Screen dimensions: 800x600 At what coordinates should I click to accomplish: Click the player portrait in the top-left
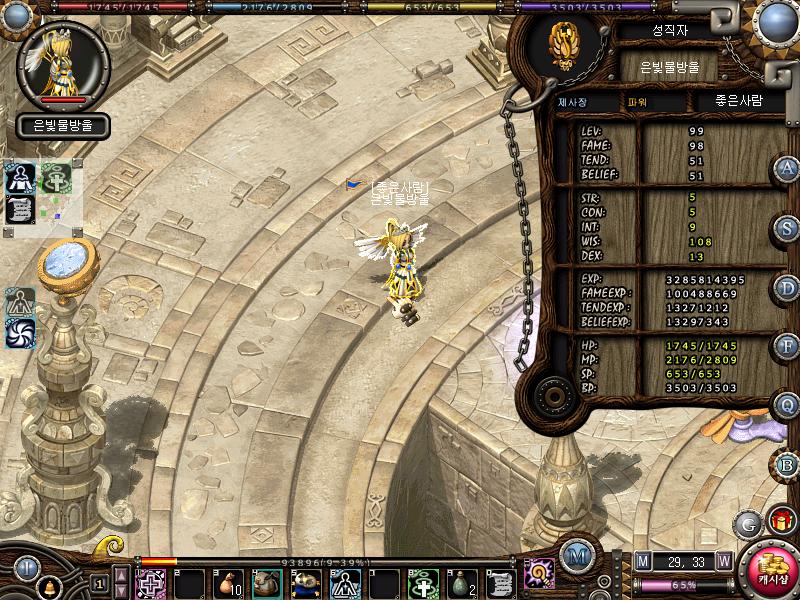(63, 63)
